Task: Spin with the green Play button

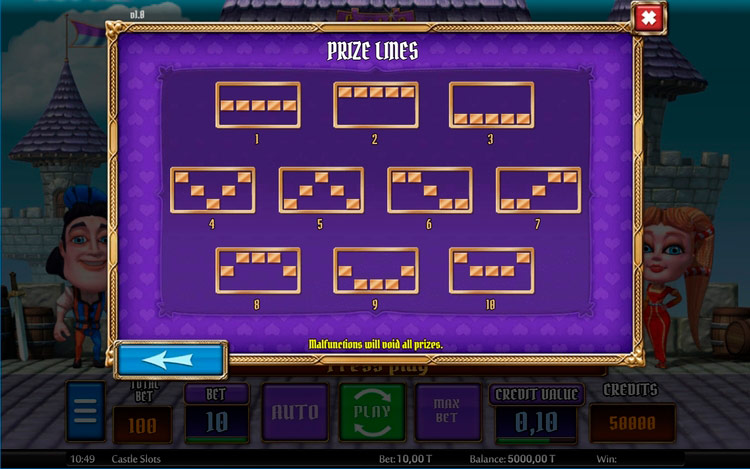Action: [372, 412]
